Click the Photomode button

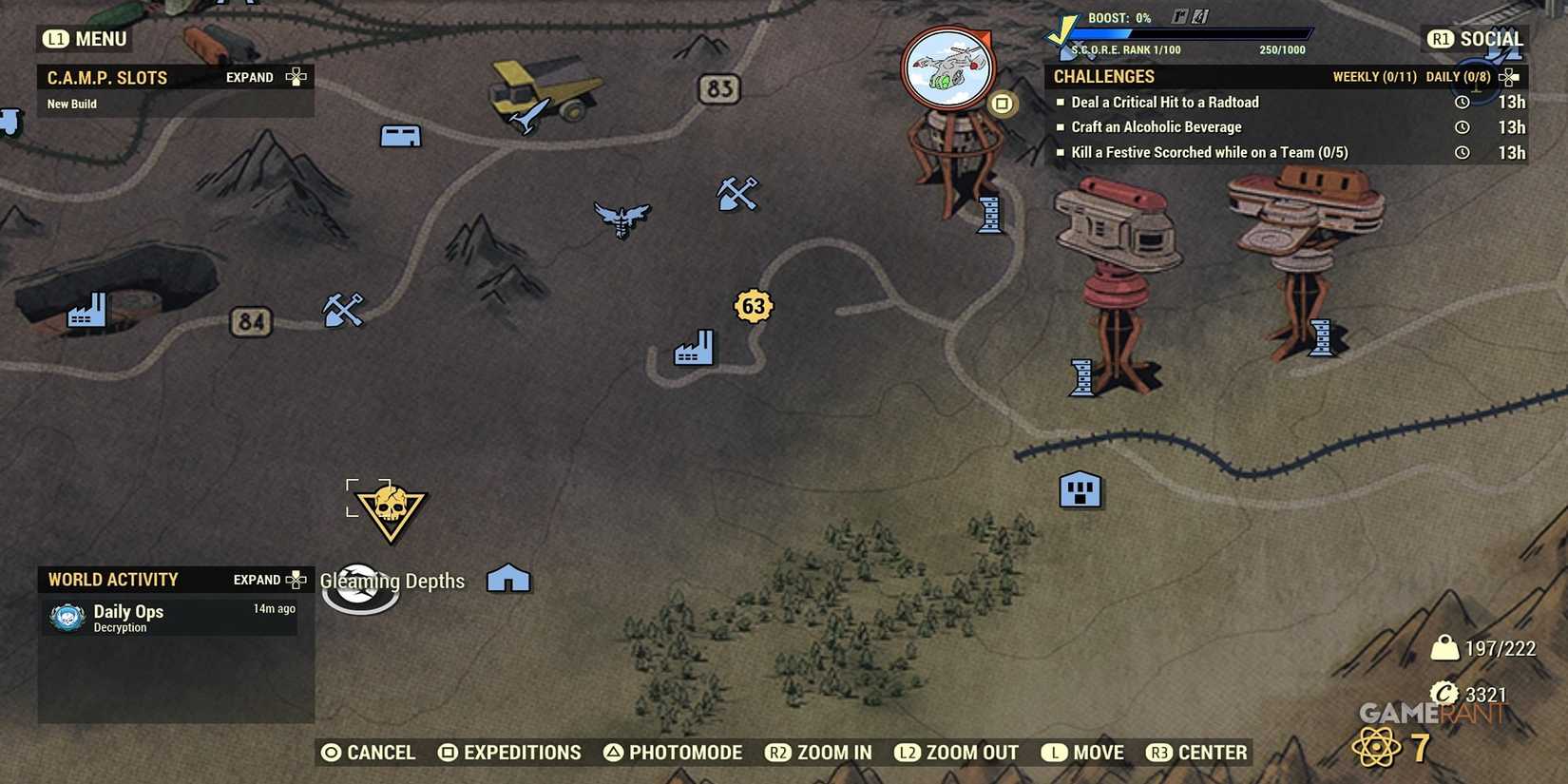(x=675, y=752)
